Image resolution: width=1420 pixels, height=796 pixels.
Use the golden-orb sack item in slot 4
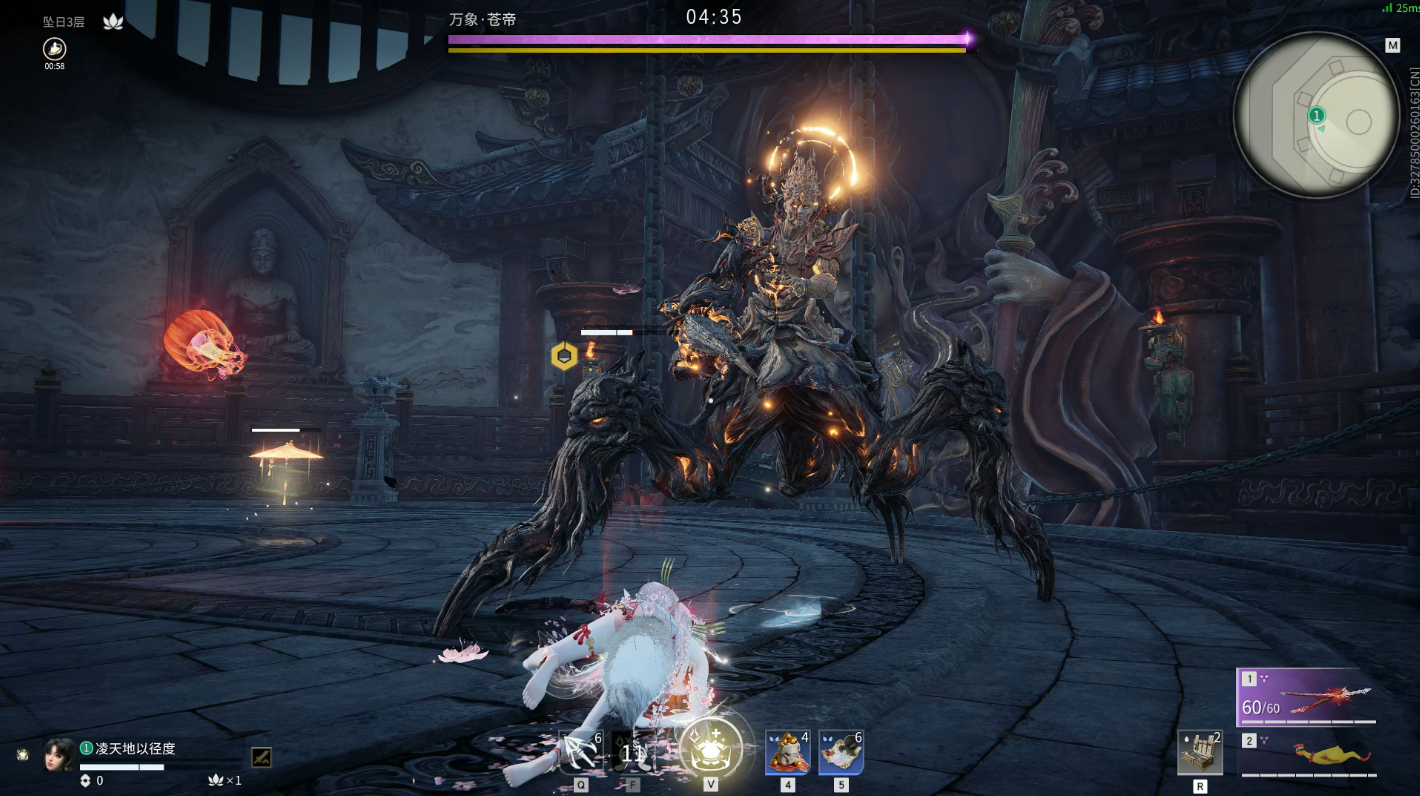tap(787, 752)
